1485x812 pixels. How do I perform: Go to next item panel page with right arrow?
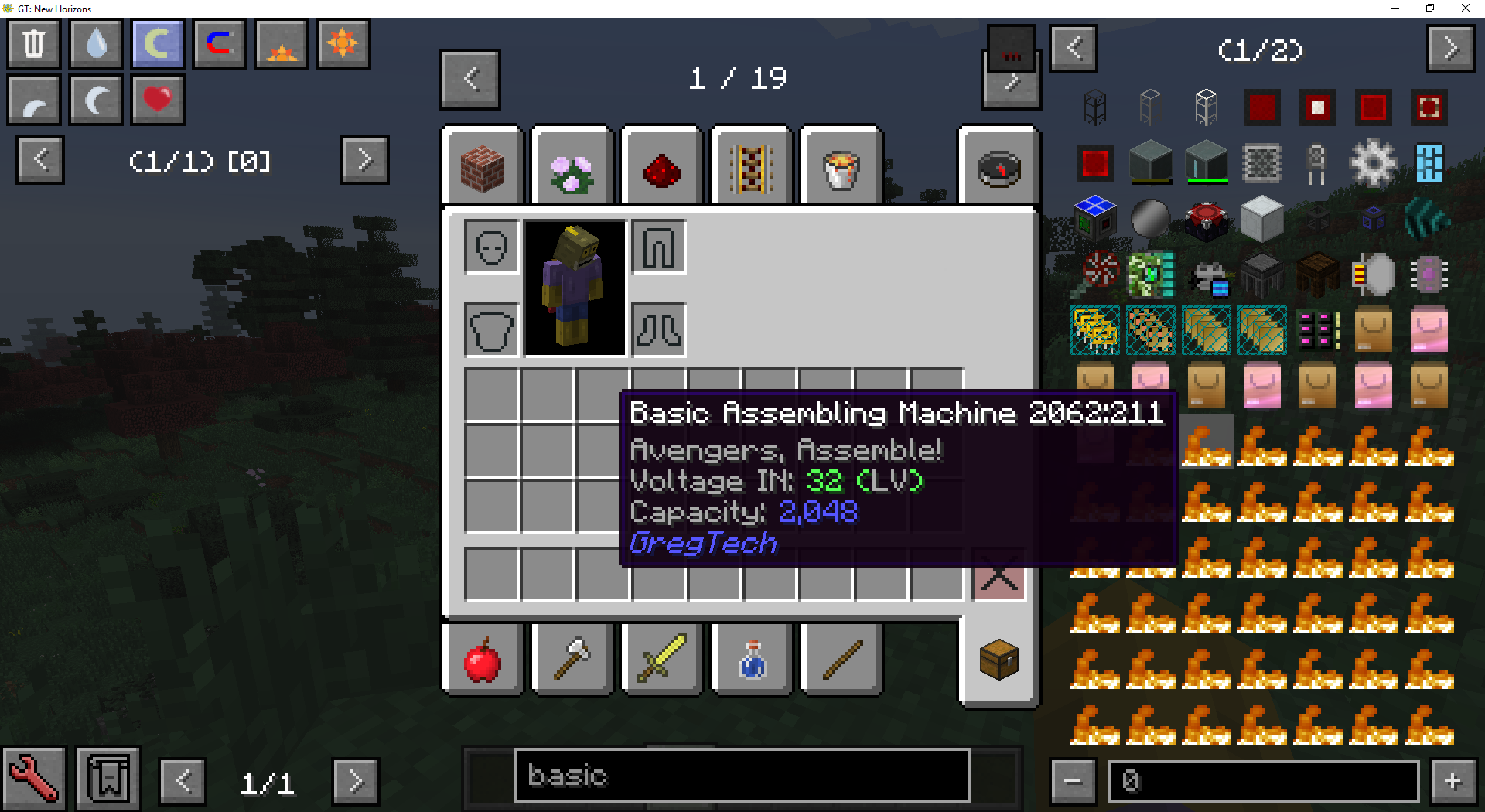[x=1451, y=48]
